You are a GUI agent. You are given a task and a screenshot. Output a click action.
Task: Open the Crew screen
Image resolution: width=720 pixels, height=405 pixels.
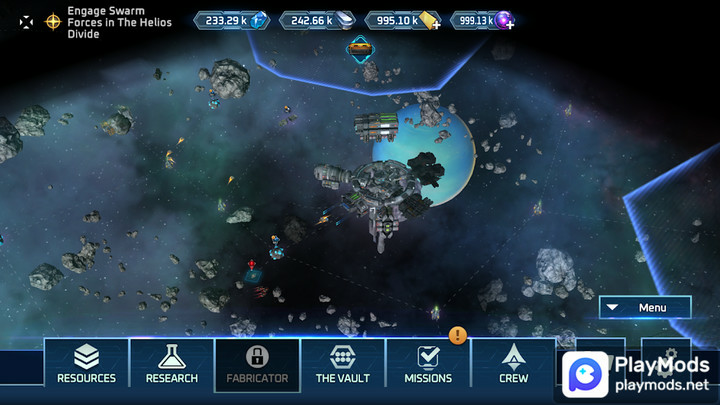pos(514,362)
